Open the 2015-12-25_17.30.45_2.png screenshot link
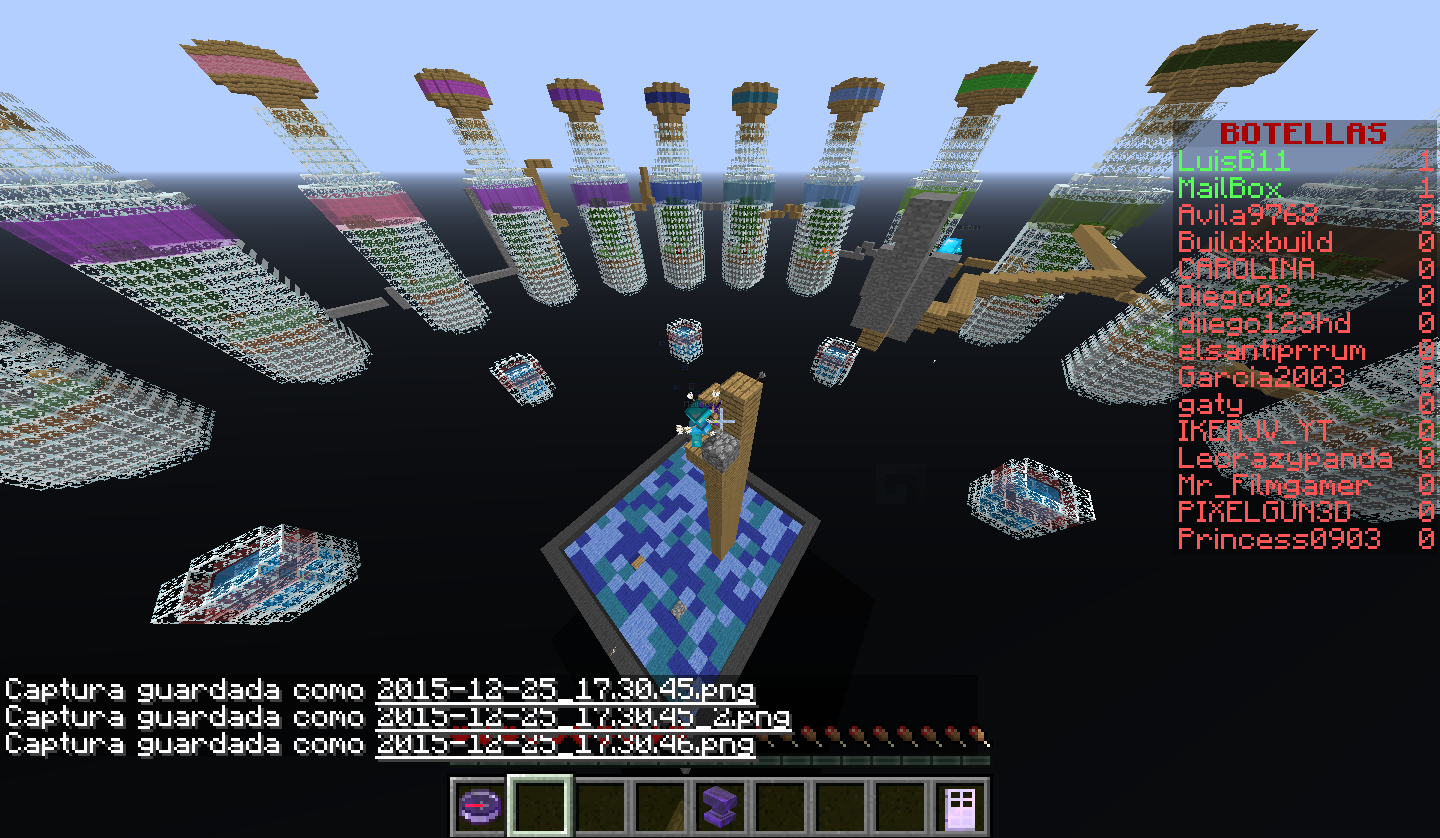This screenshot has width=1440, height=838. click(583, 717)
